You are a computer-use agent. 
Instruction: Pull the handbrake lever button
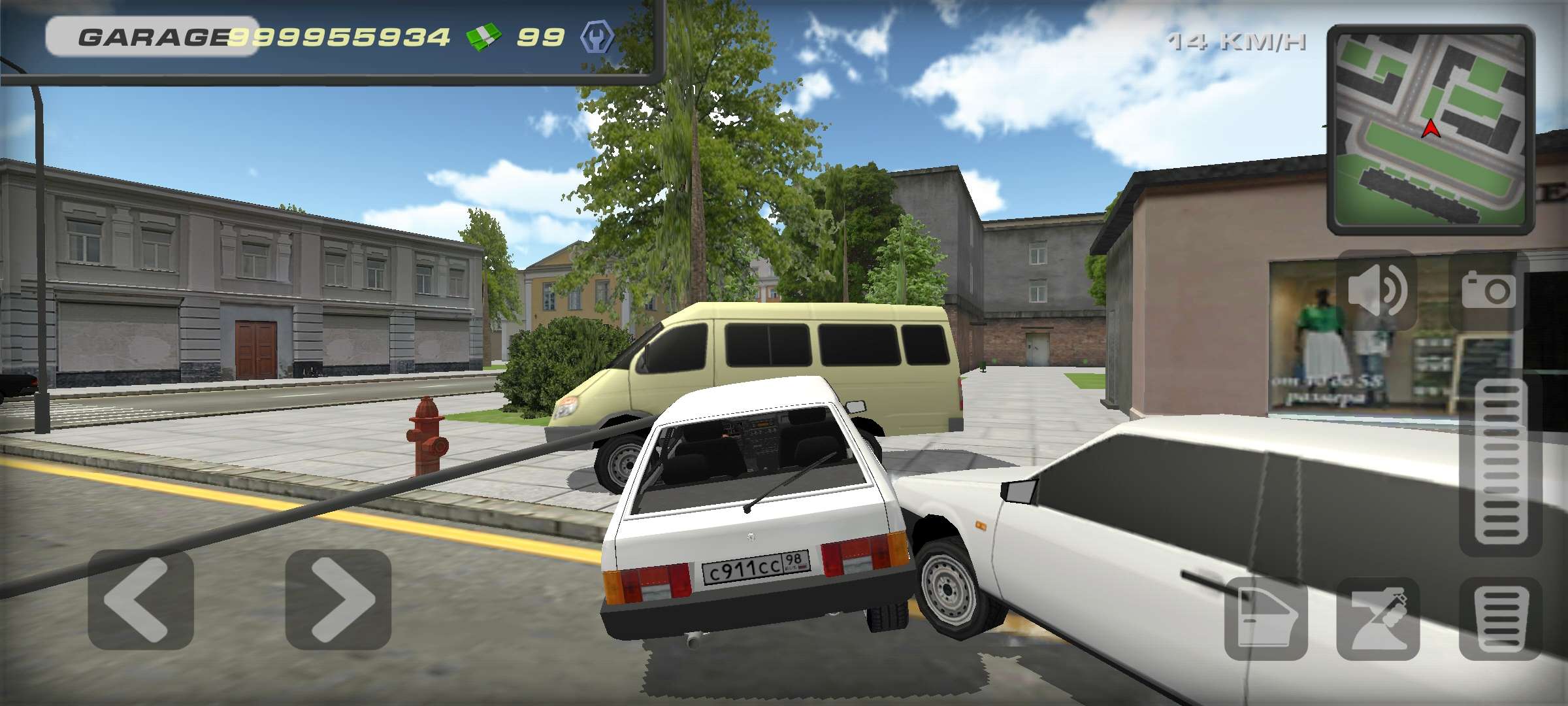point(1378,619)
